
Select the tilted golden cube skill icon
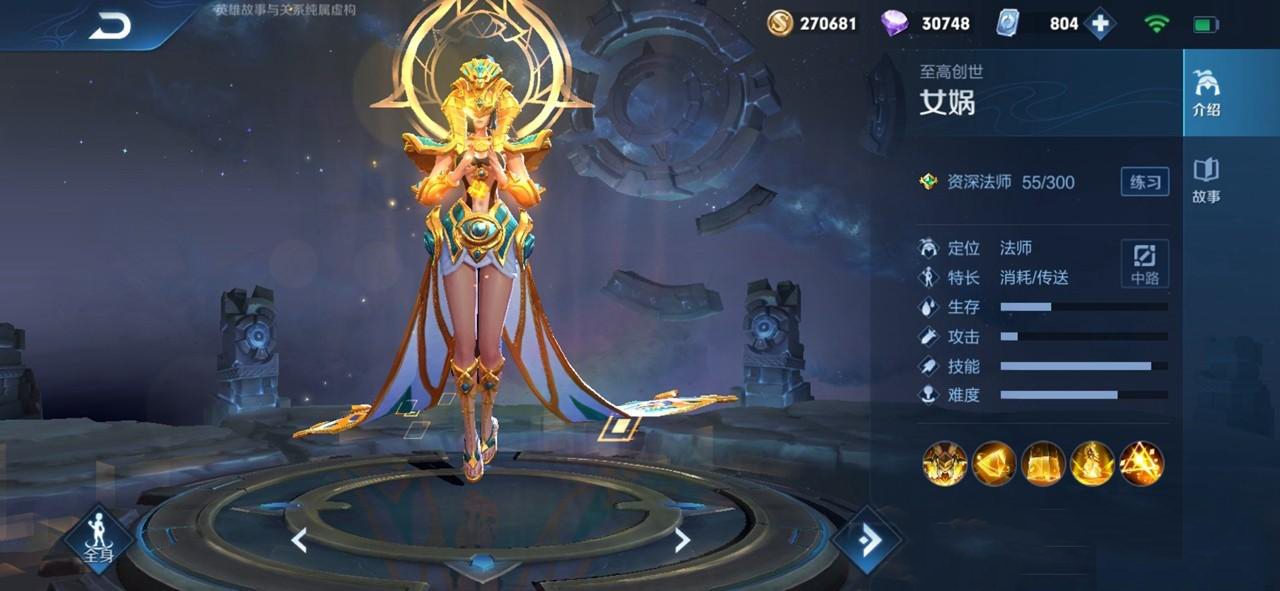tap(994, 464)
